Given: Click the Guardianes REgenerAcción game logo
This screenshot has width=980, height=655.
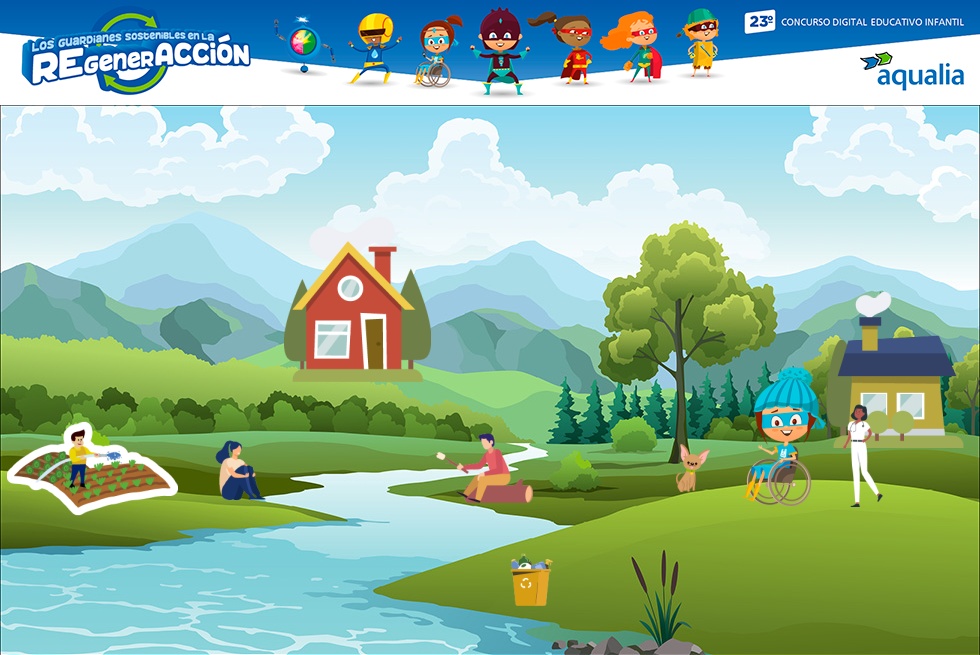Looking at the screenshot, I should tap(136, 54).
